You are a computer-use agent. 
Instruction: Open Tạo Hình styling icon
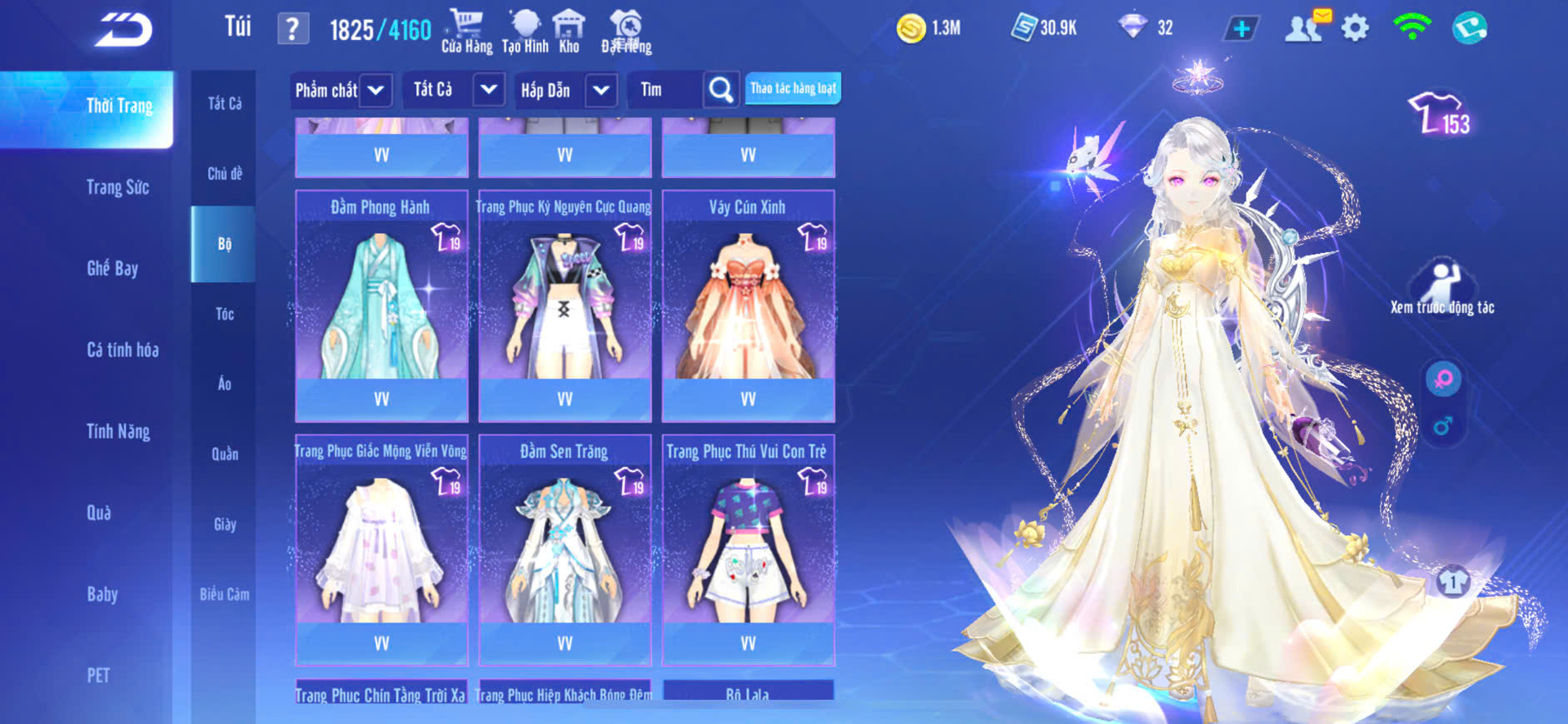point(525,32)
